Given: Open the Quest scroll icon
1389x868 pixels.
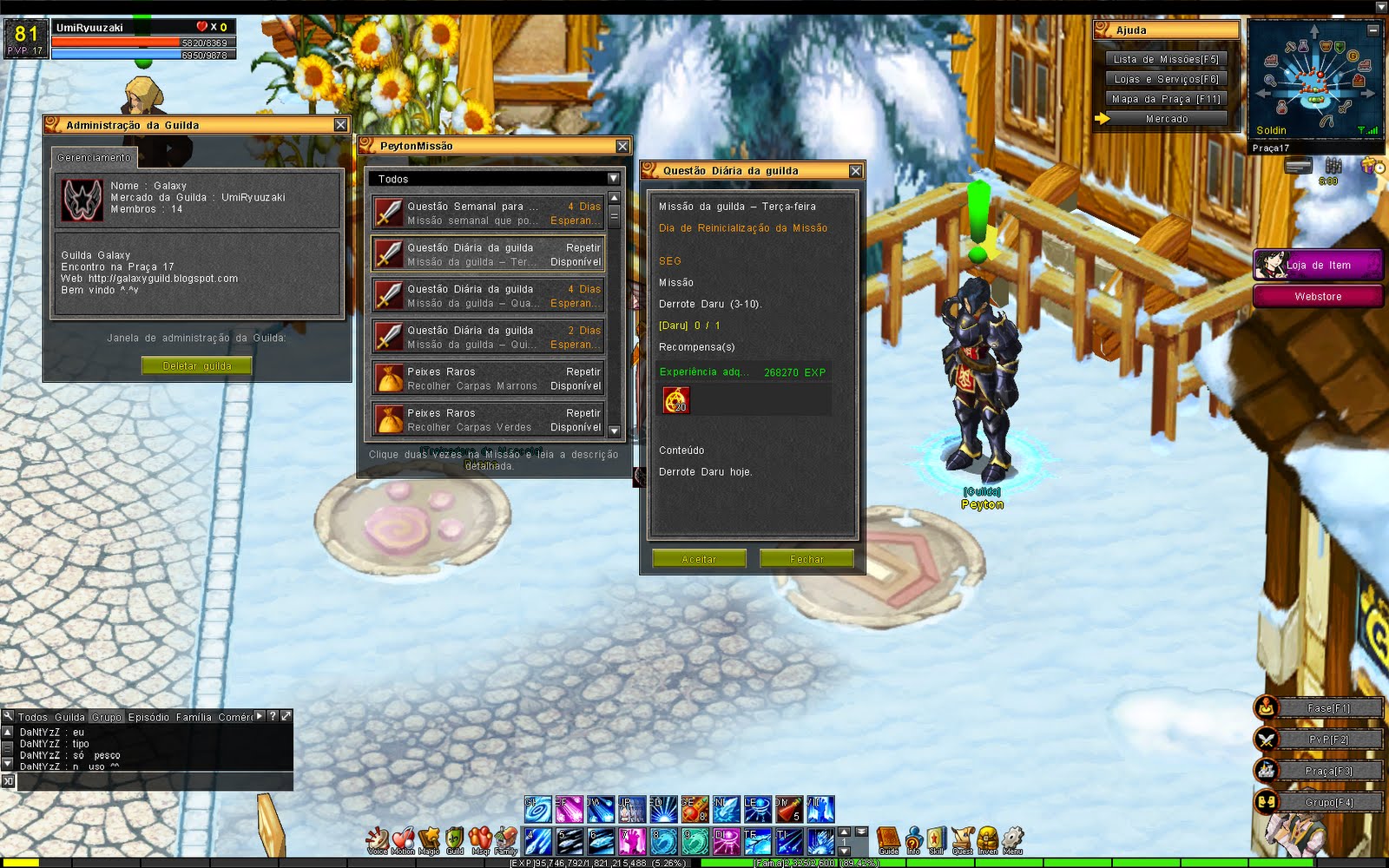Looking at the screenshot, I should [962, 835].
